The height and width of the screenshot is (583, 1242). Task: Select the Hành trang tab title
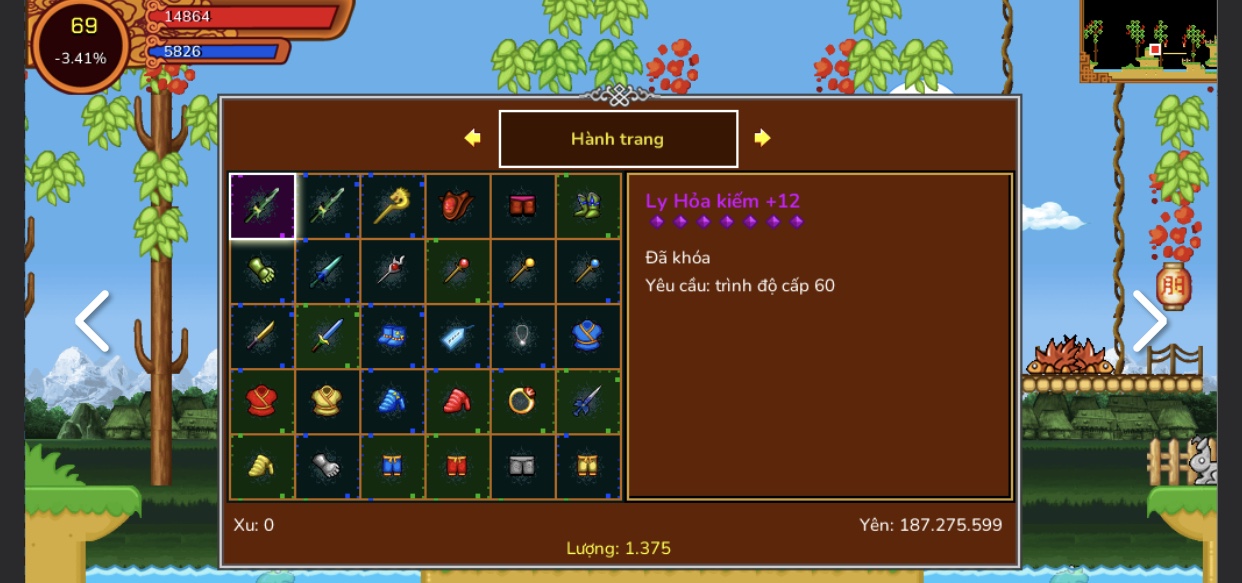618,139
